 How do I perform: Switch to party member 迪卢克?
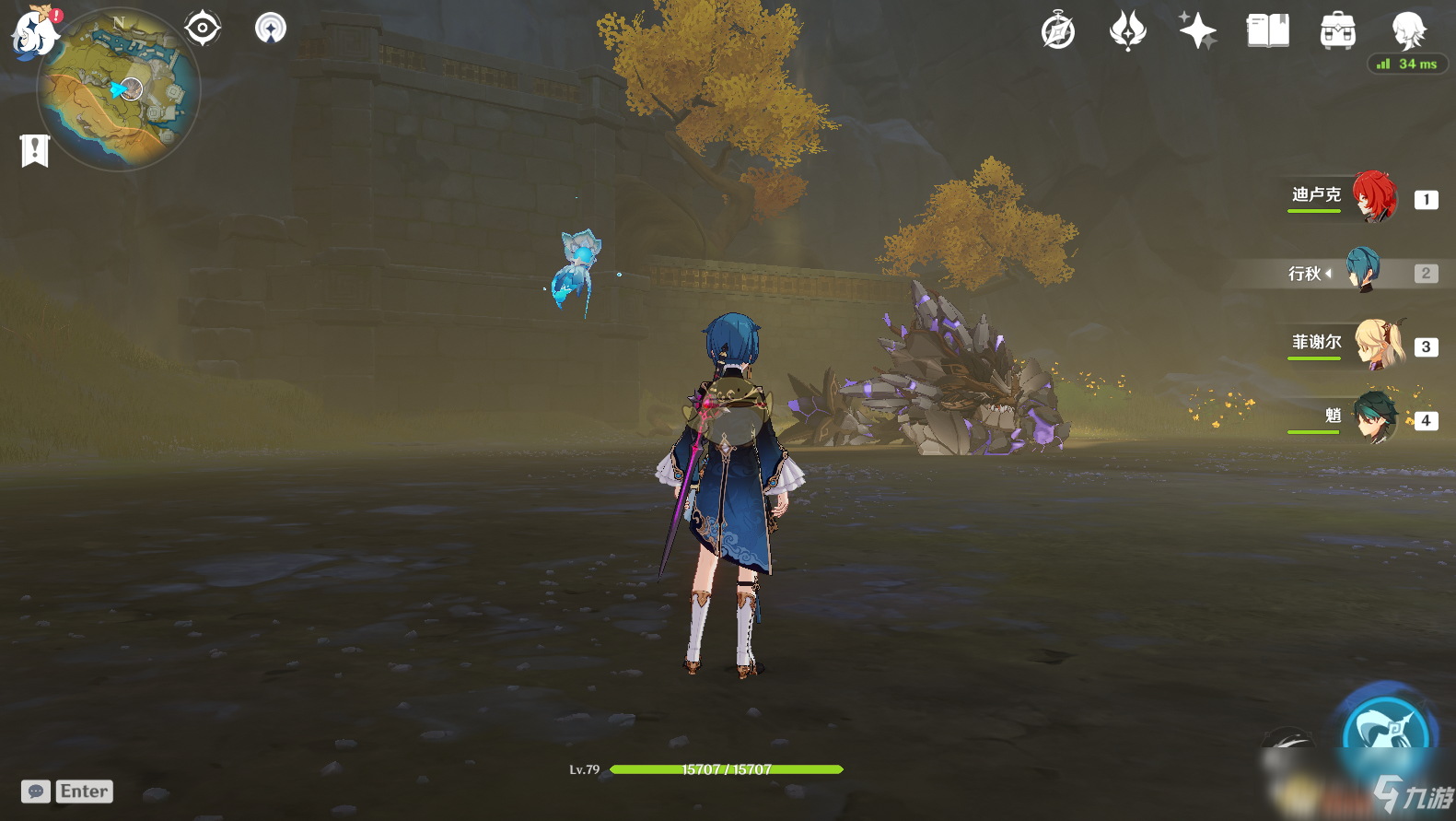(x=1374, y=196)
